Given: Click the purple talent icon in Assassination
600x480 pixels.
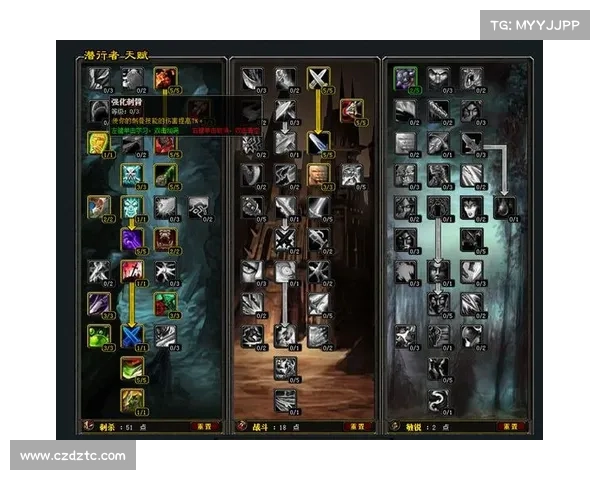Looking at the screenshot, I should 133,239.
